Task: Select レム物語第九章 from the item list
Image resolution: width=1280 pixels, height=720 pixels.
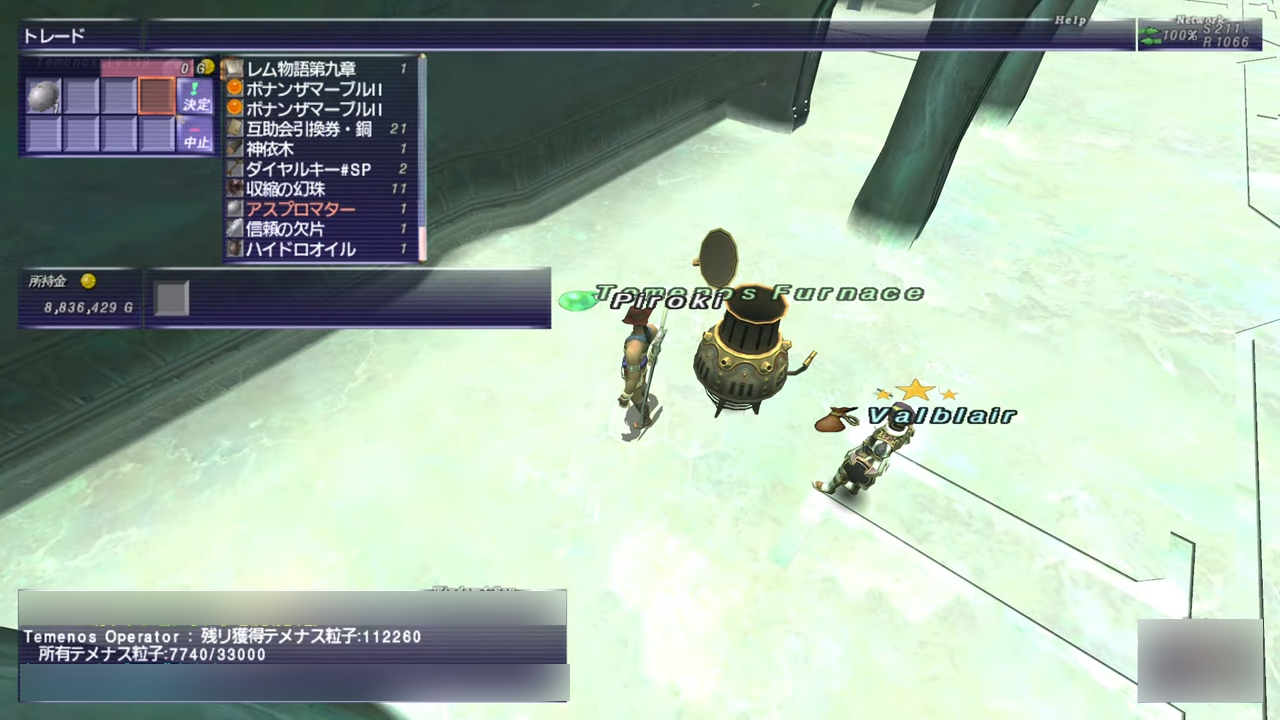Action: (x=300, y=69)
